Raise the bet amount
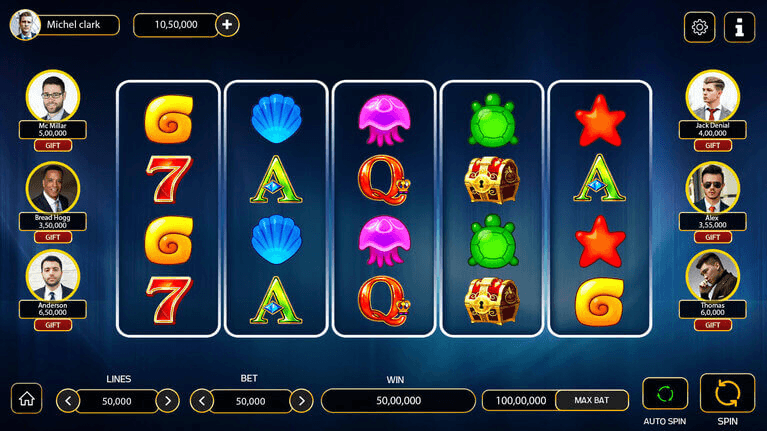Viewport: 767px width, 431px height. [x=301, y=401]
